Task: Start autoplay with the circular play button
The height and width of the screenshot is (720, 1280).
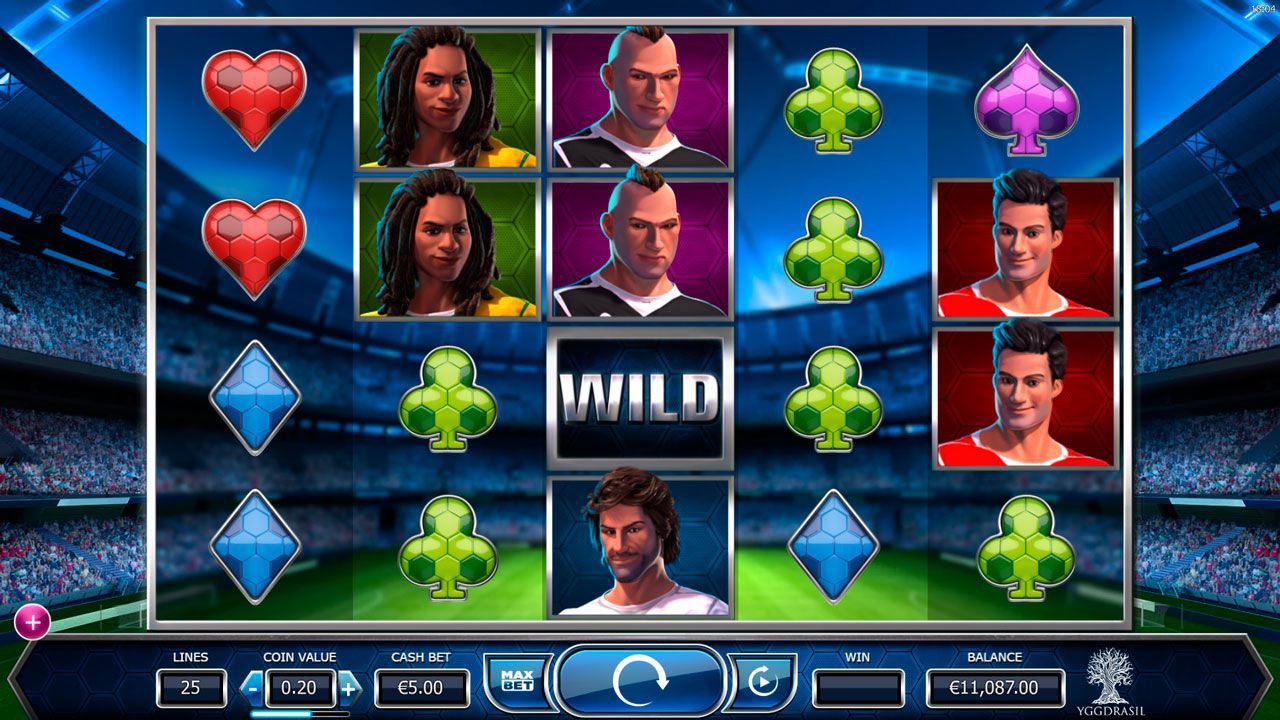Action: pos(762,682)
